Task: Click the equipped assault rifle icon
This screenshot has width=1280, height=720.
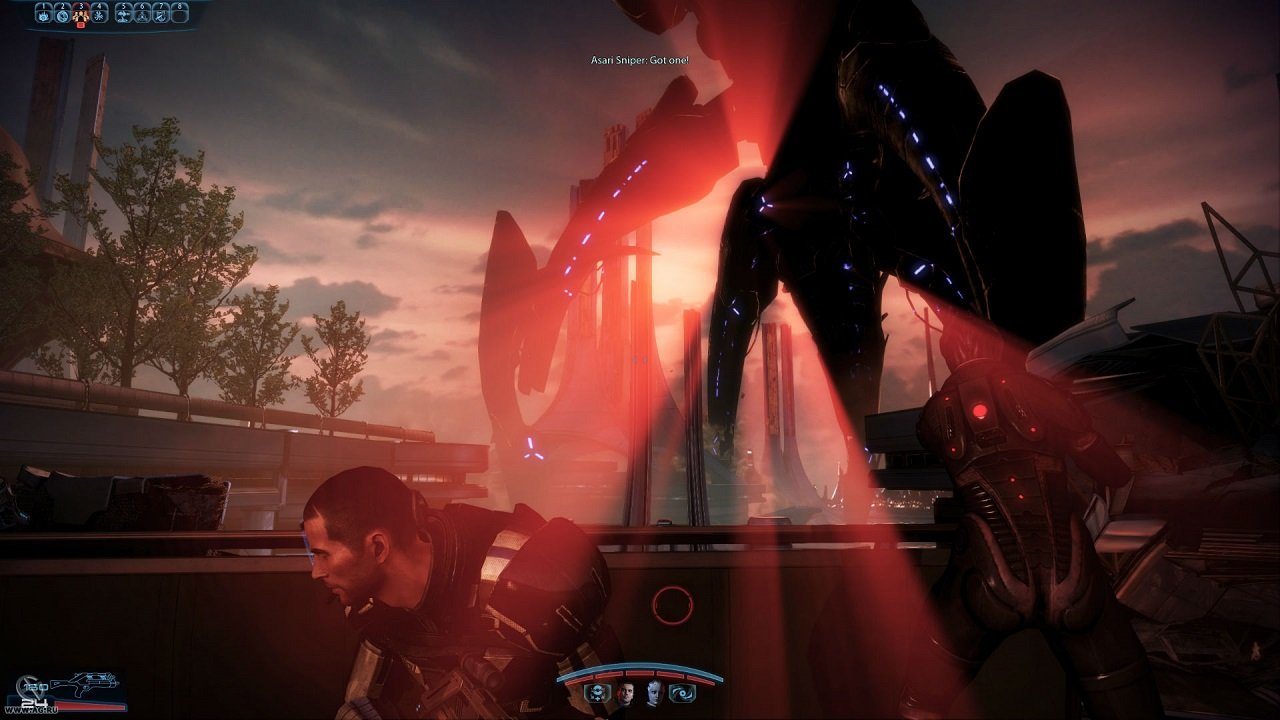Action: [x=85, y=682]
